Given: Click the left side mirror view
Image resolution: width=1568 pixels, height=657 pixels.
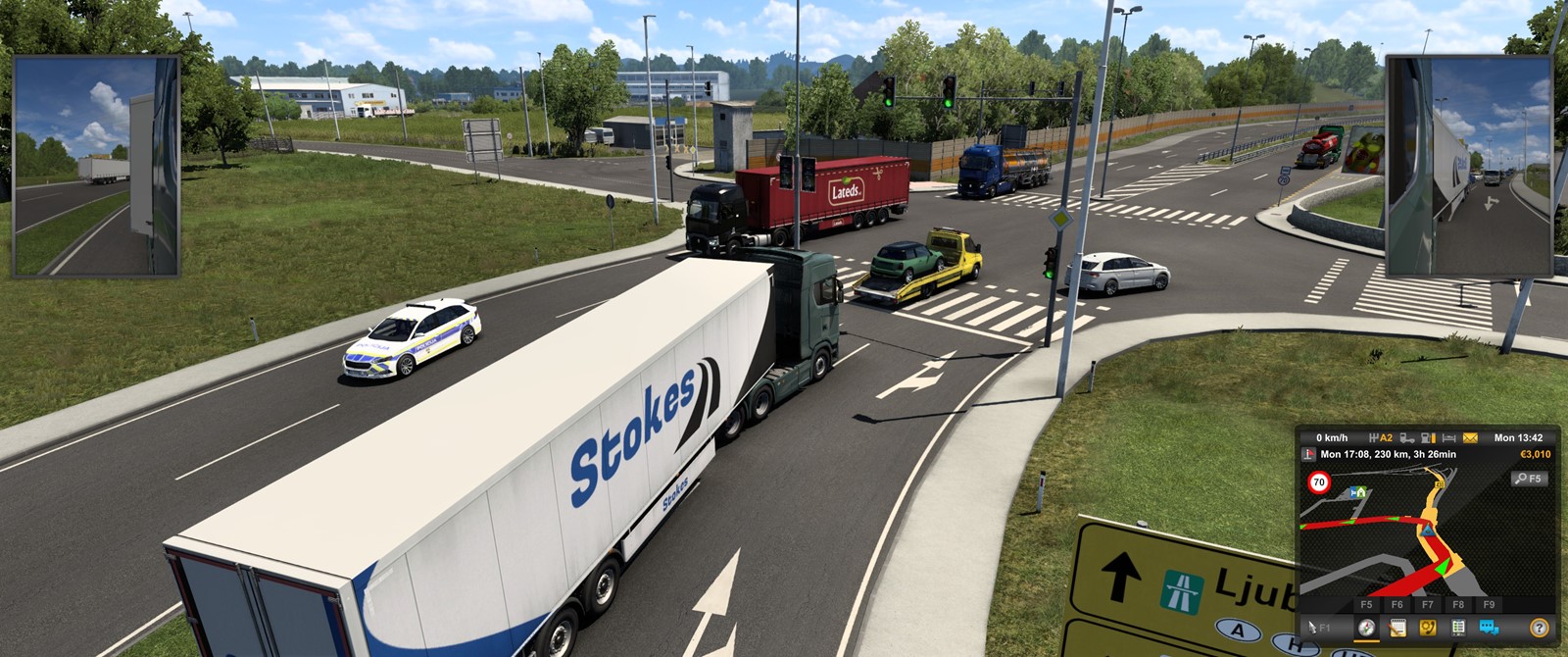Looking at the screenshot, I should click(96, 167).
